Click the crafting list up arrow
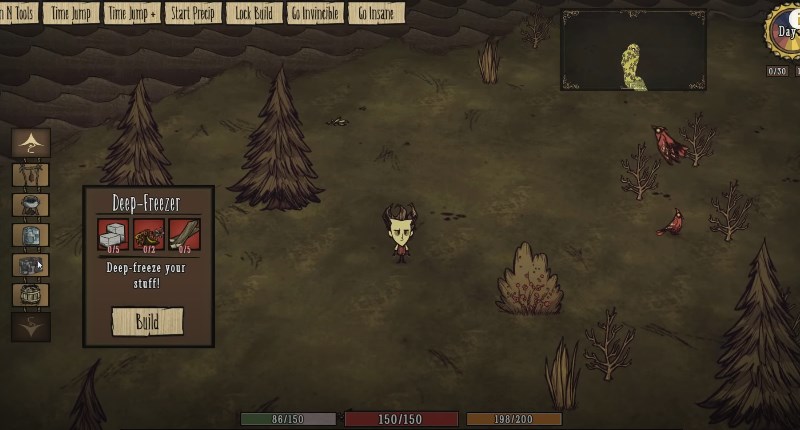The image size is (800, 430). pos(30,142)
